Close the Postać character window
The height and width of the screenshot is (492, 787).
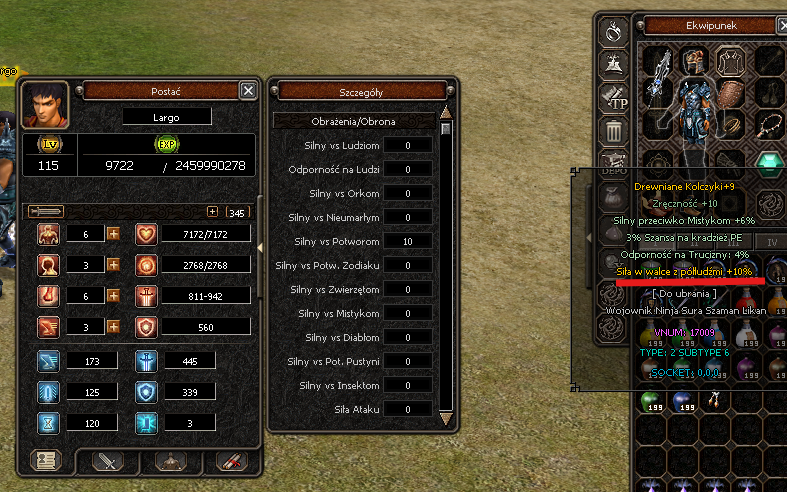coord(248,91)
